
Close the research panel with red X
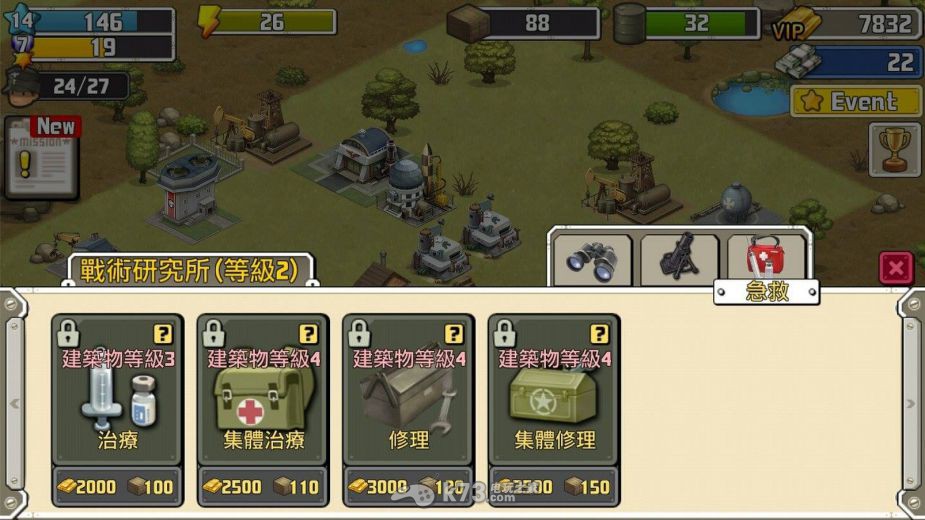[x=896, y=267]
